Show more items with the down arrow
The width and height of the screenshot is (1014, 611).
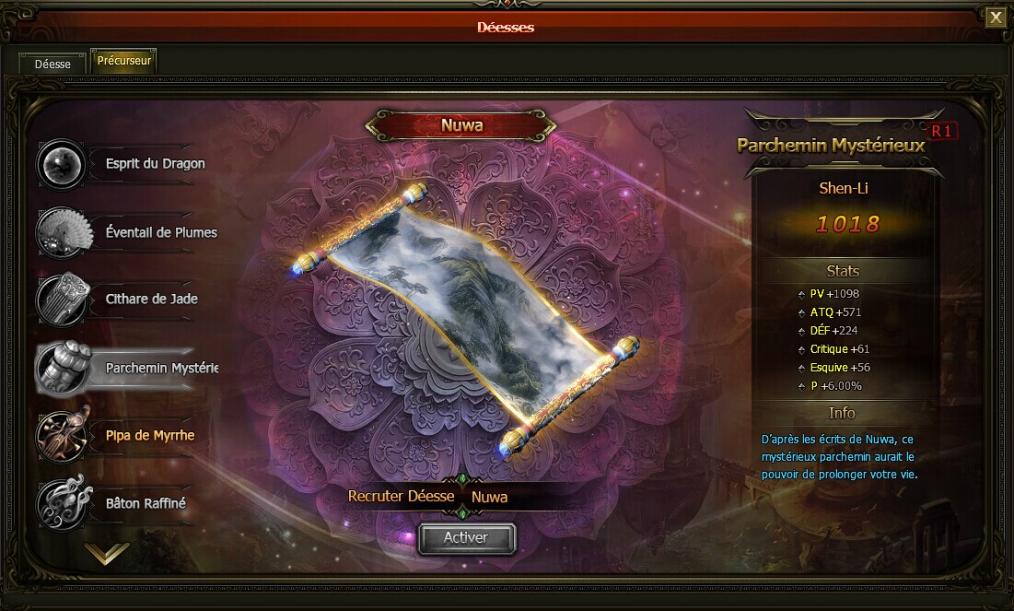pos(107,553)
